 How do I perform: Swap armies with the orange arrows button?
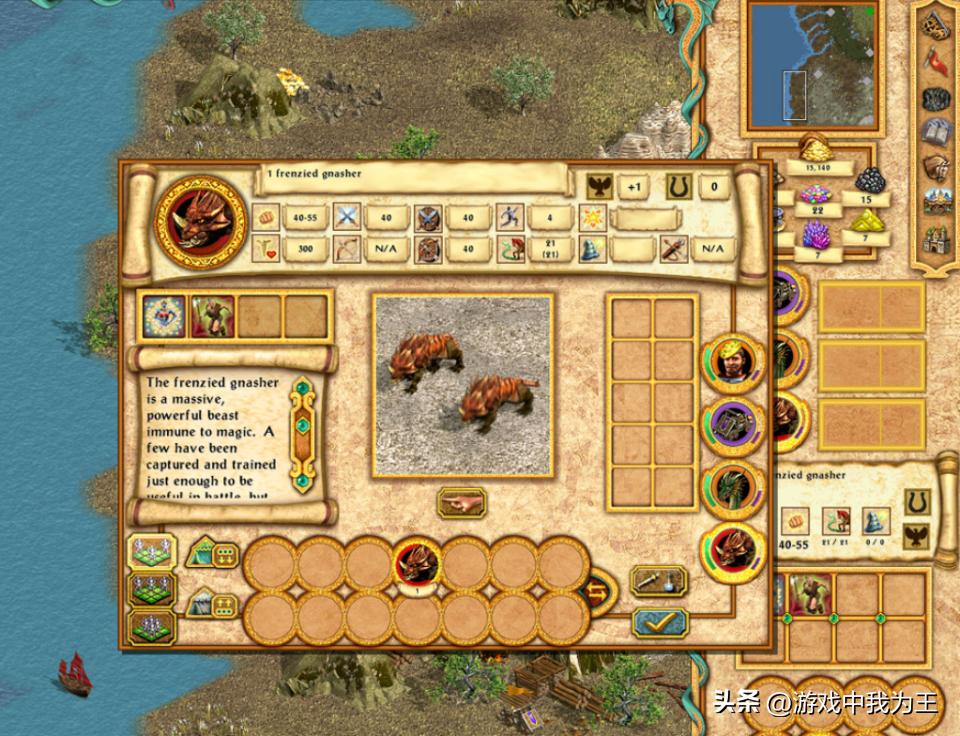[598, 590]
